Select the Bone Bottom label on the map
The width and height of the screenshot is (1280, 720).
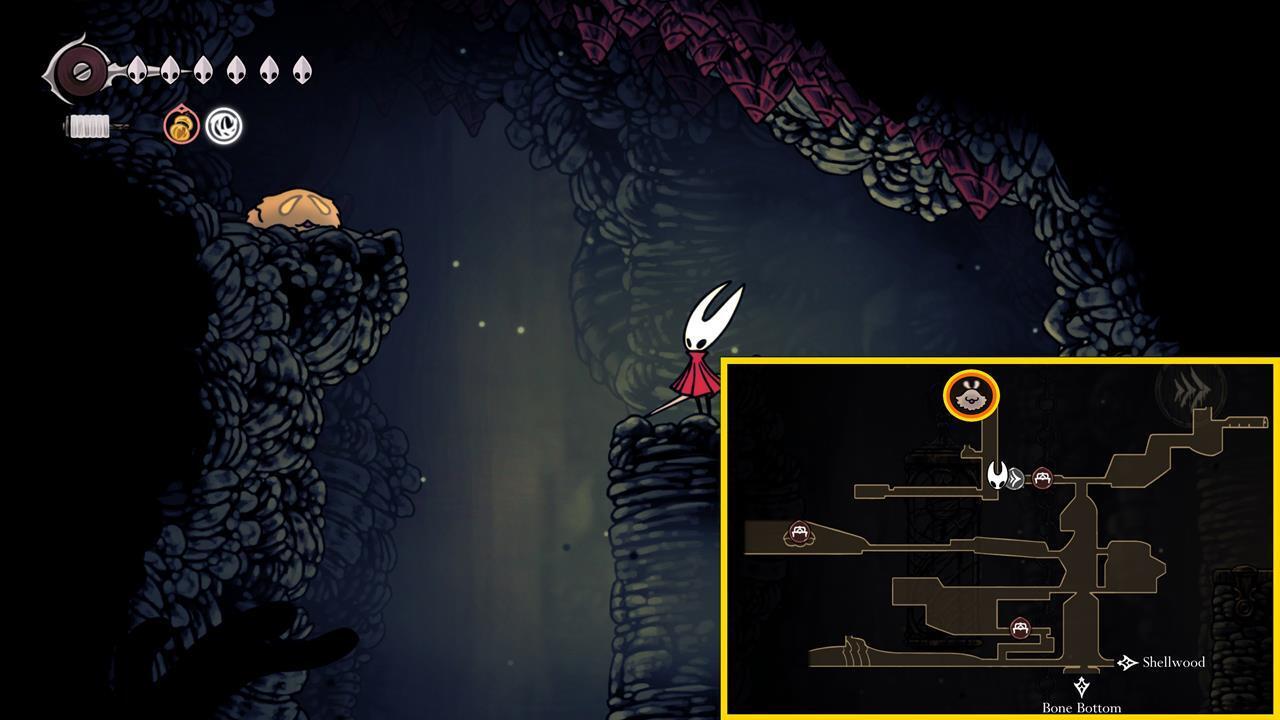pos(1081,706)
